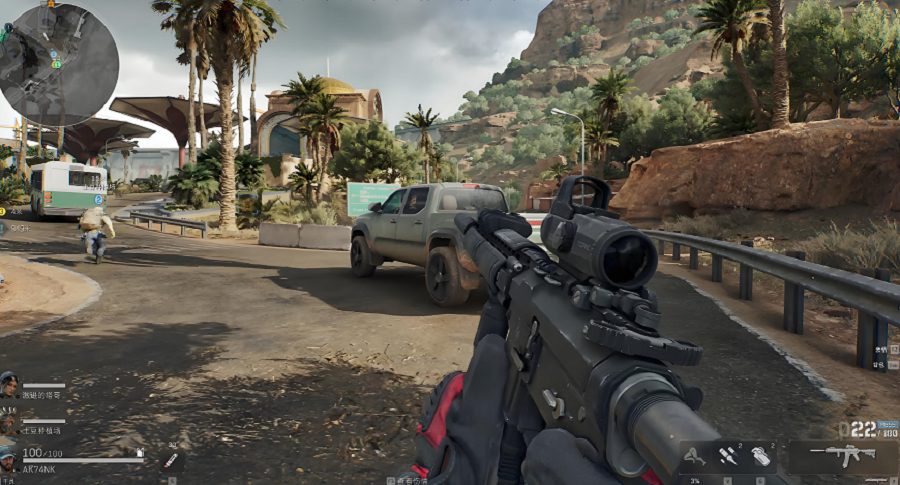
Task: Select the grenade item slot
Action: click(760, 456)
